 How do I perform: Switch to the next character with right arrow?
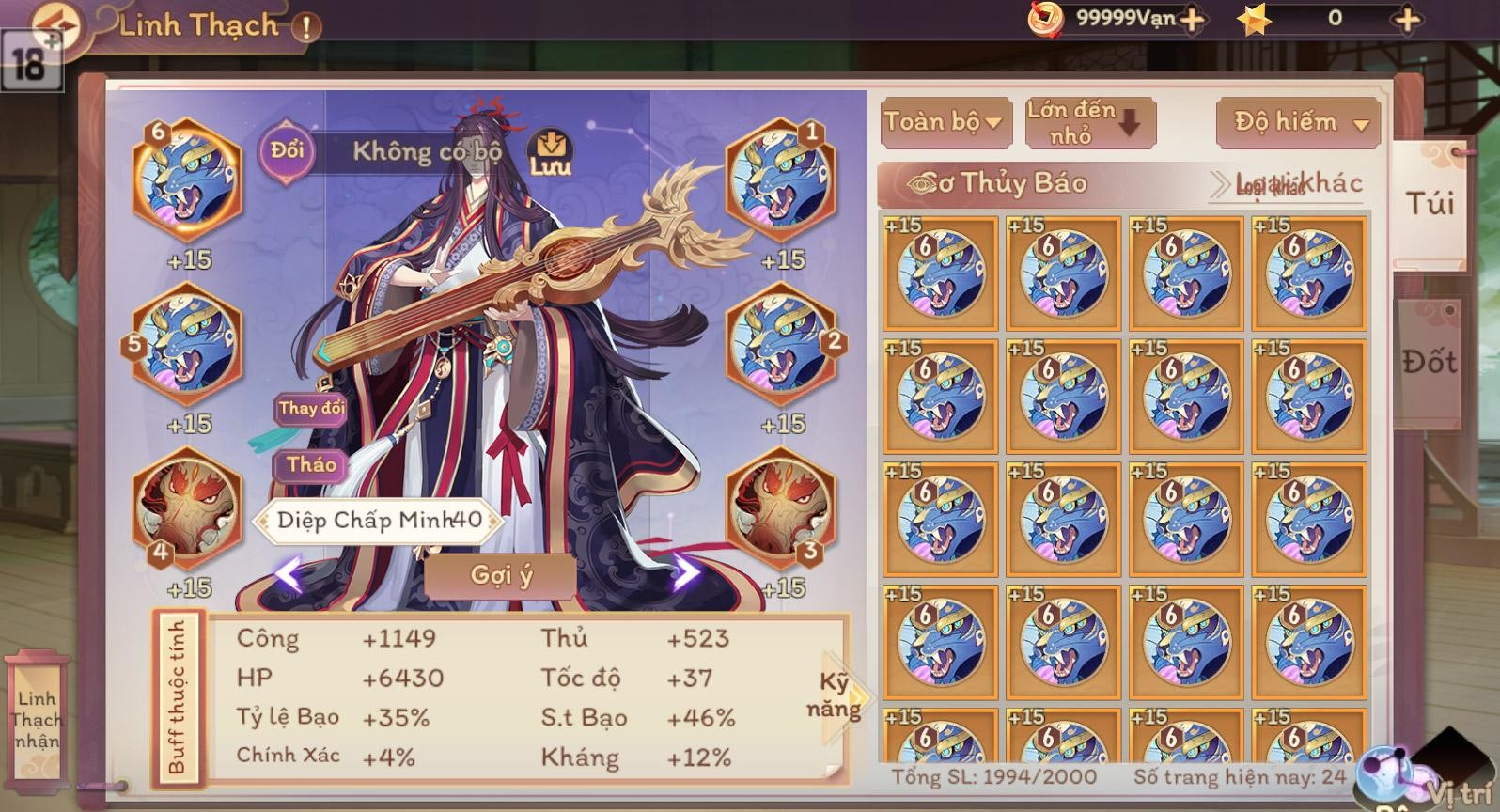(687, 571)
